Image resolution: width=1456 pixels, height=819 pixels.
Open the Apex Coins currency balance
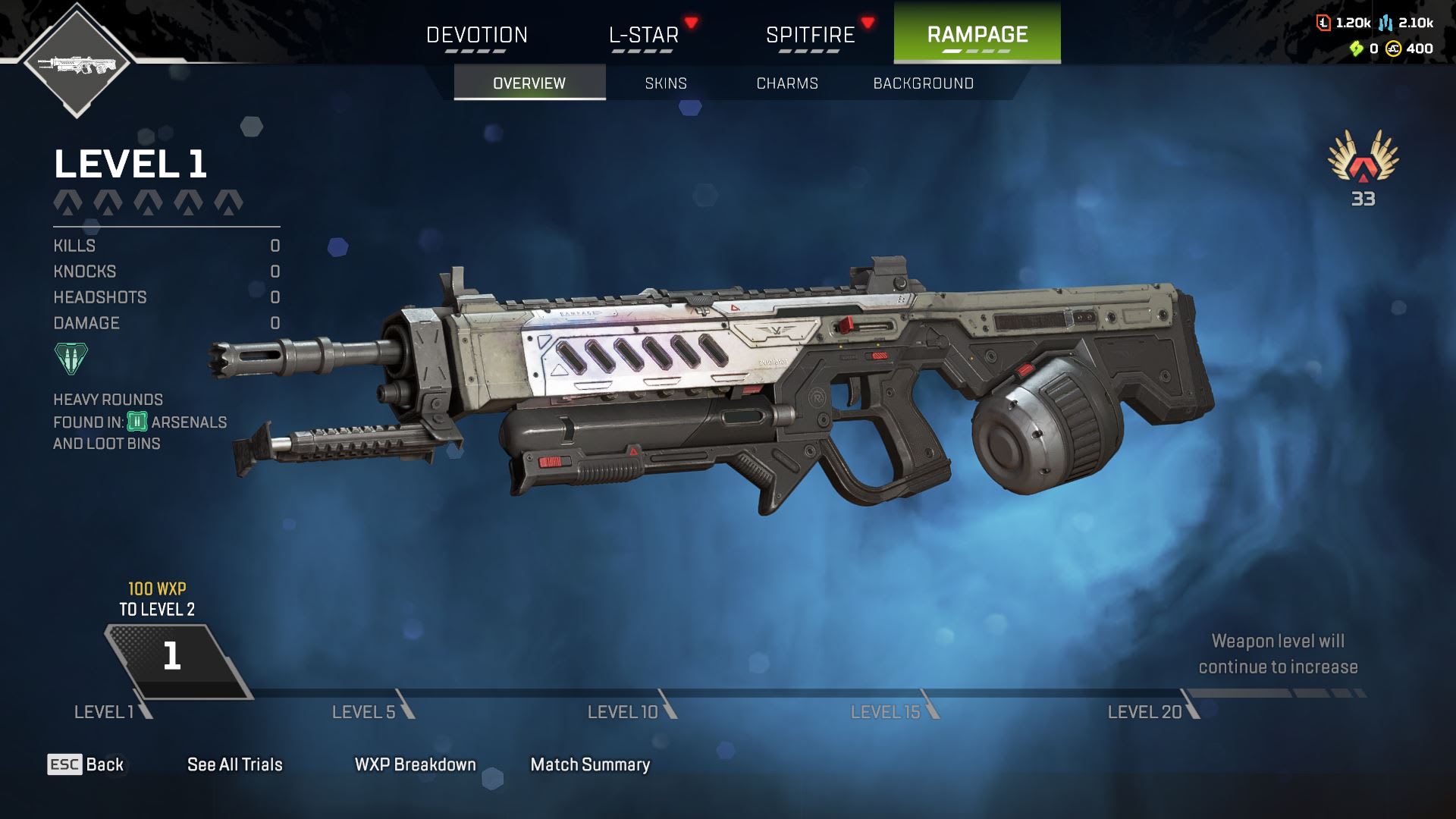(1409, 49)
